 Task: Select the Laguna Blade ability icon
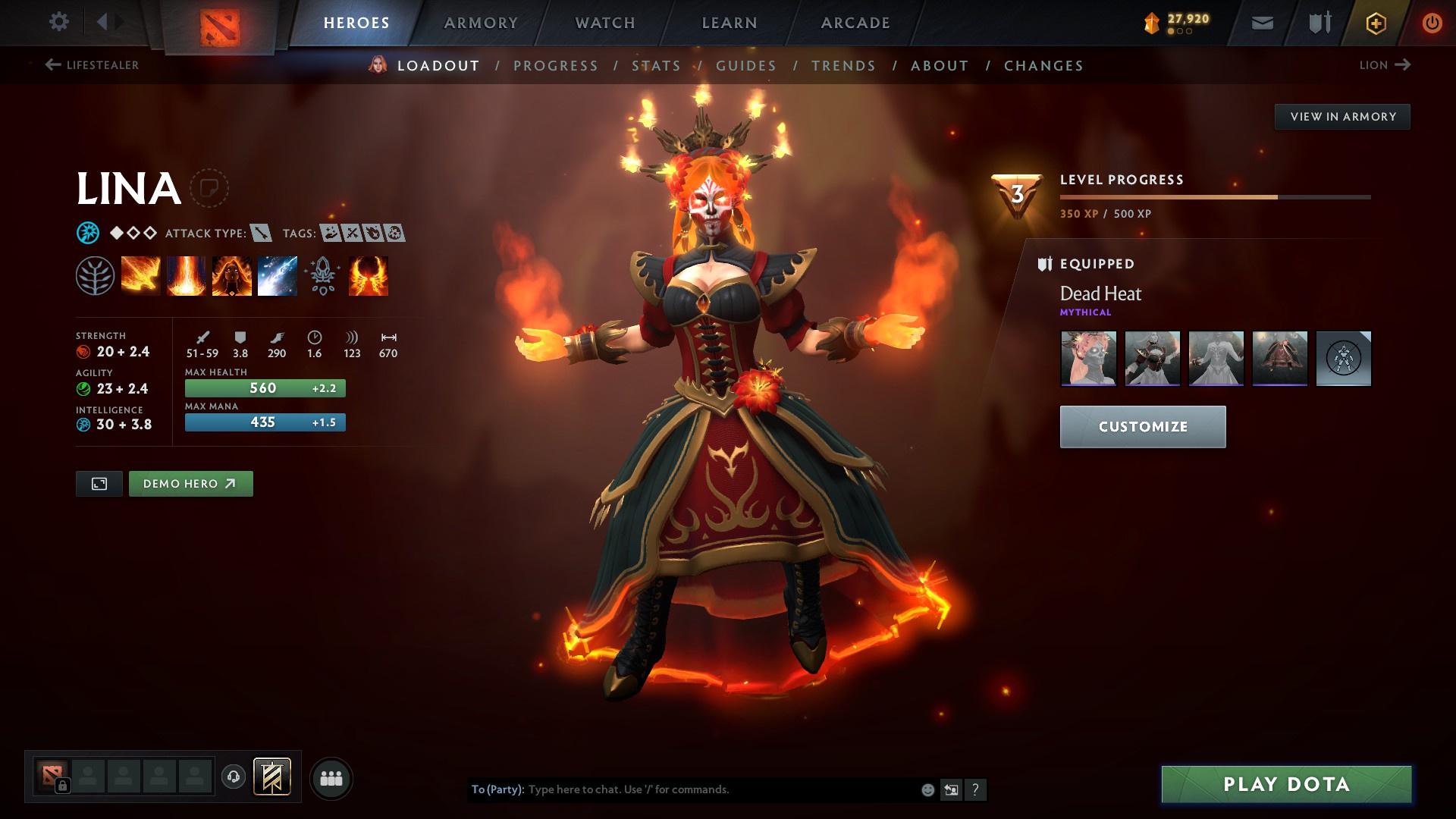pos(277,275)
